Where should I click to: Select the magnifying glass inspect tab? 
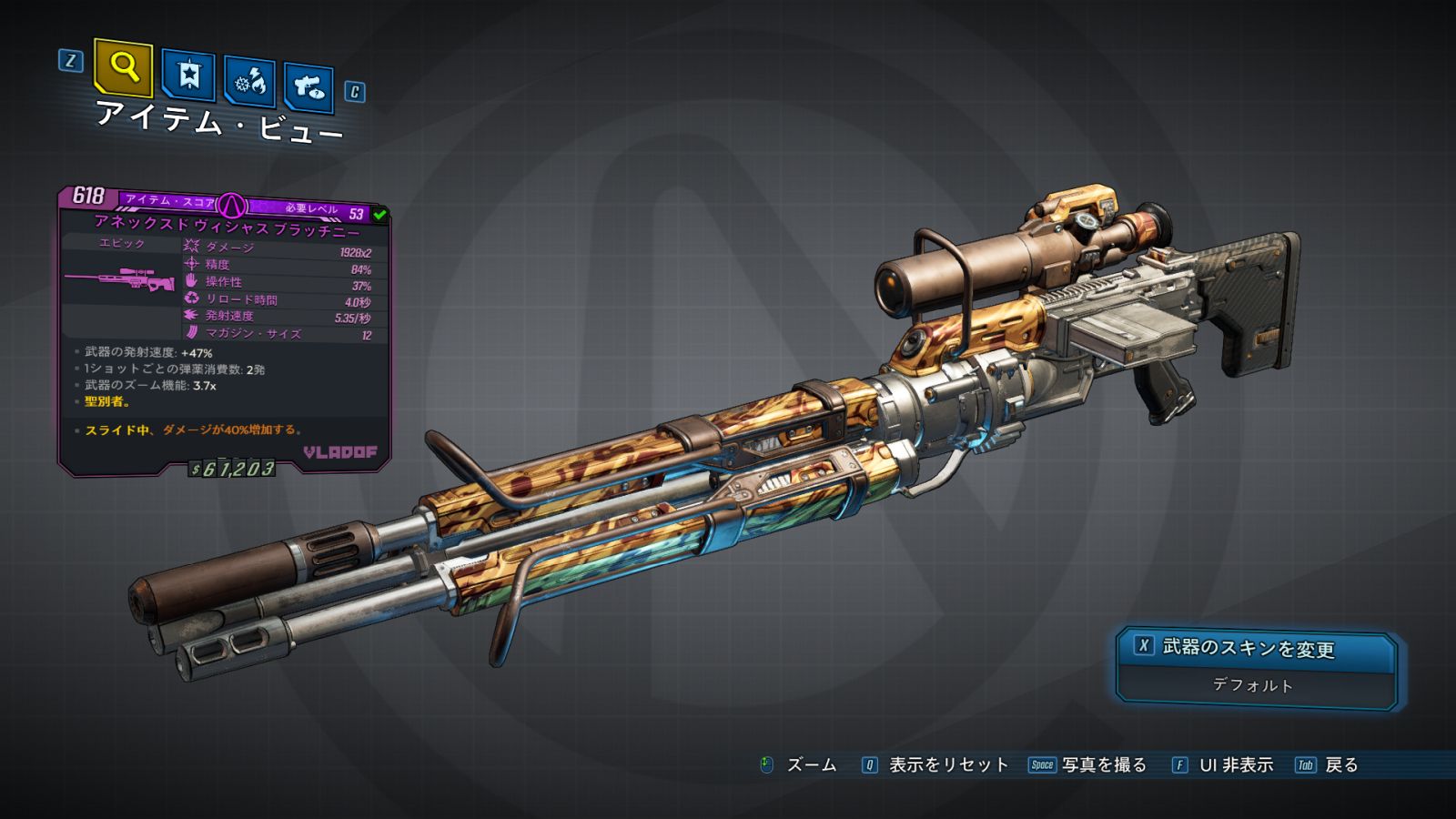(123, 66)
